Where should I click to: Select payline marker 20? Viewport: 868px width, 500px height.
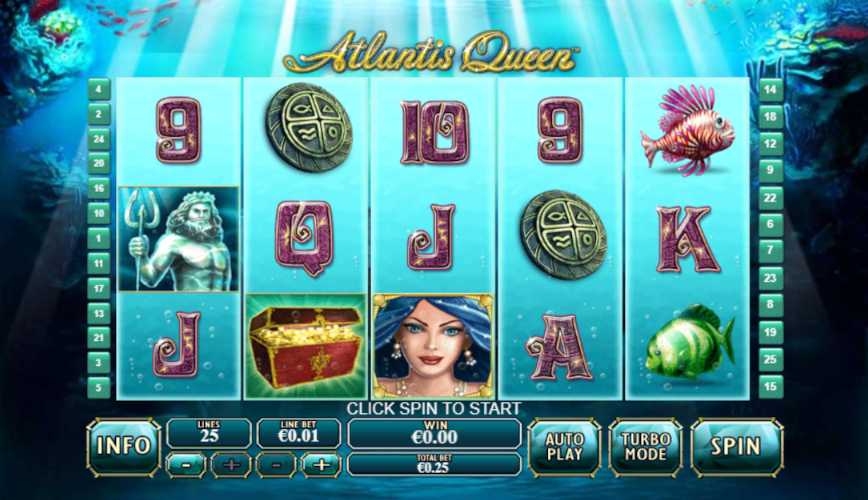[x=99, y=163]
